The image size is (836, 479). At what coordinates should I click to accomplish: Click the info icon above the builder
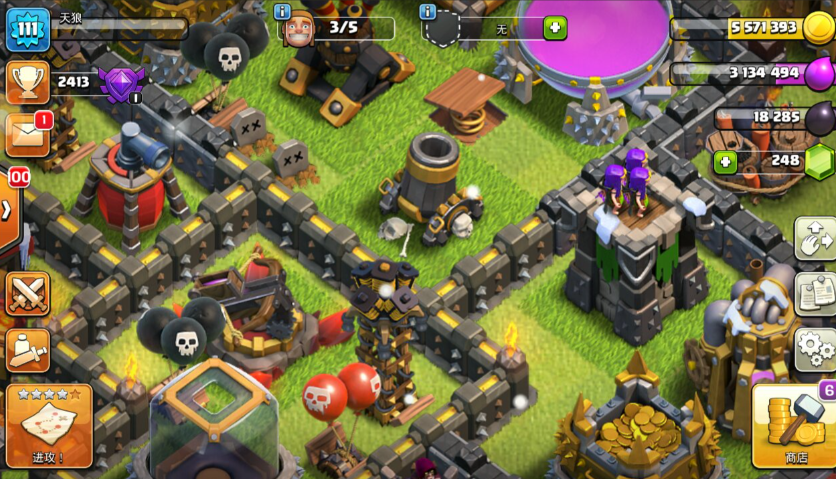click(287, 11)
